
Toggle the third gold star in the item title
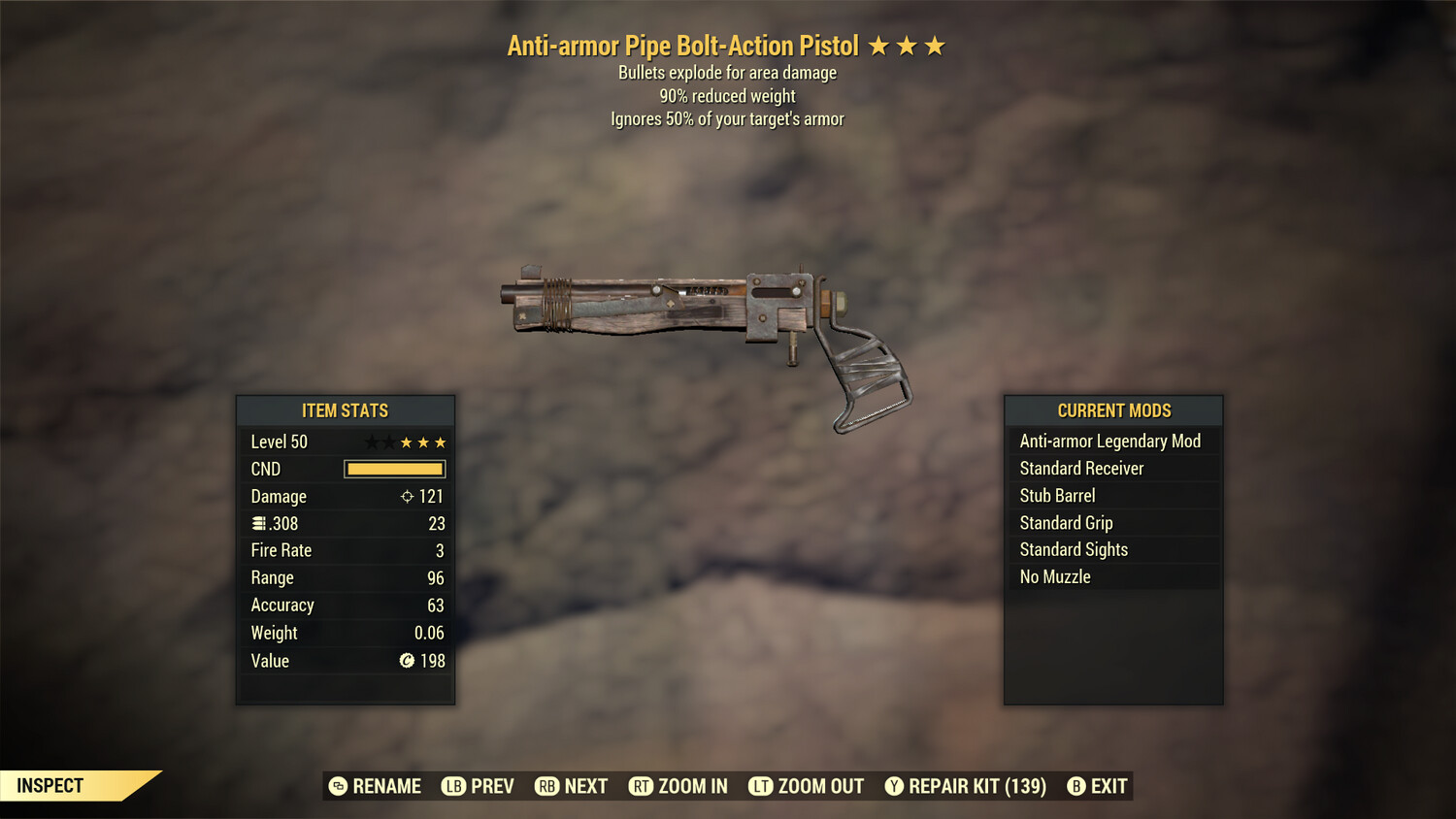[x=936, y=45]
